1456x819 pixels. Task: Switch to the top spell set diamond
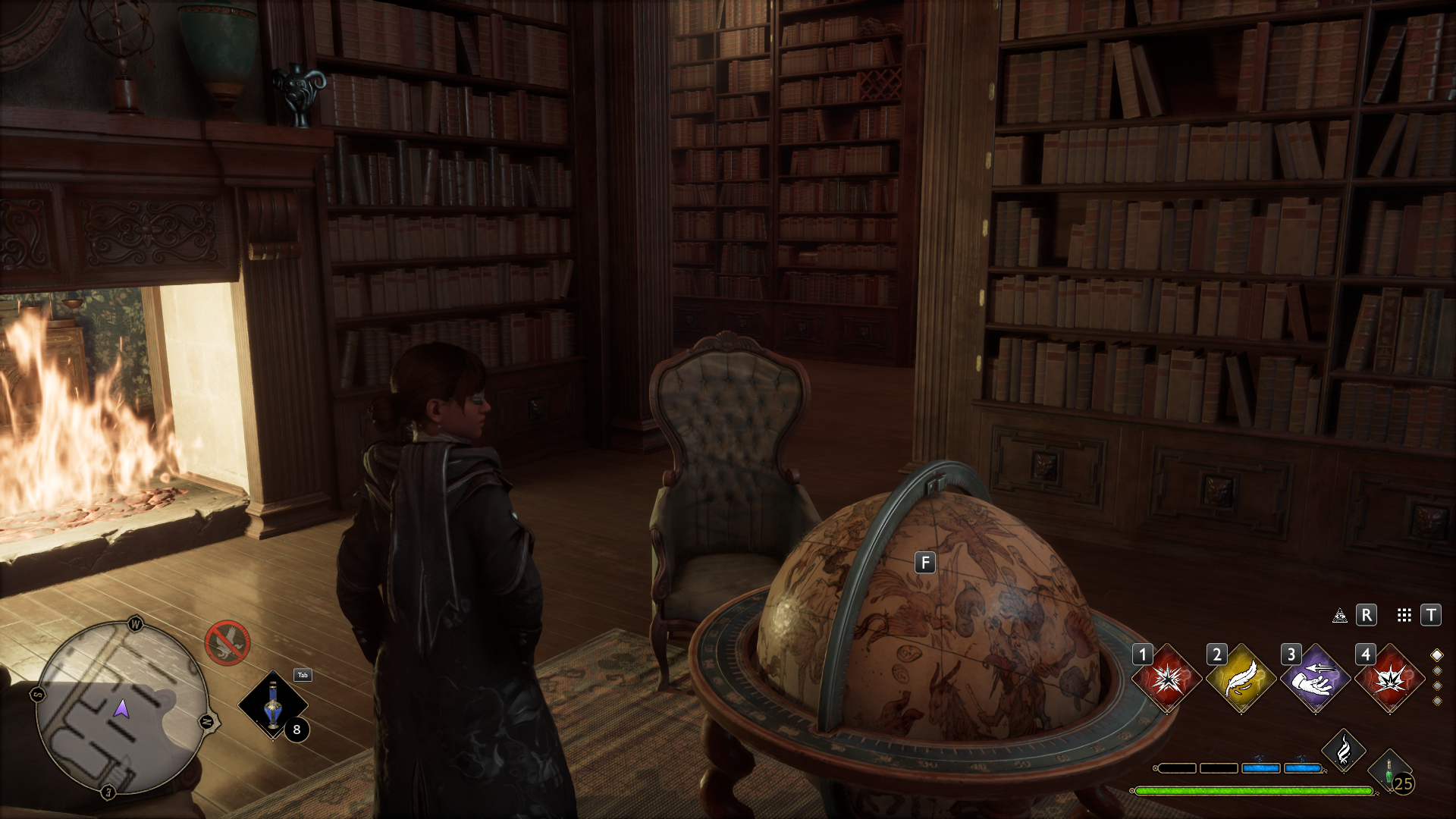1437,654
